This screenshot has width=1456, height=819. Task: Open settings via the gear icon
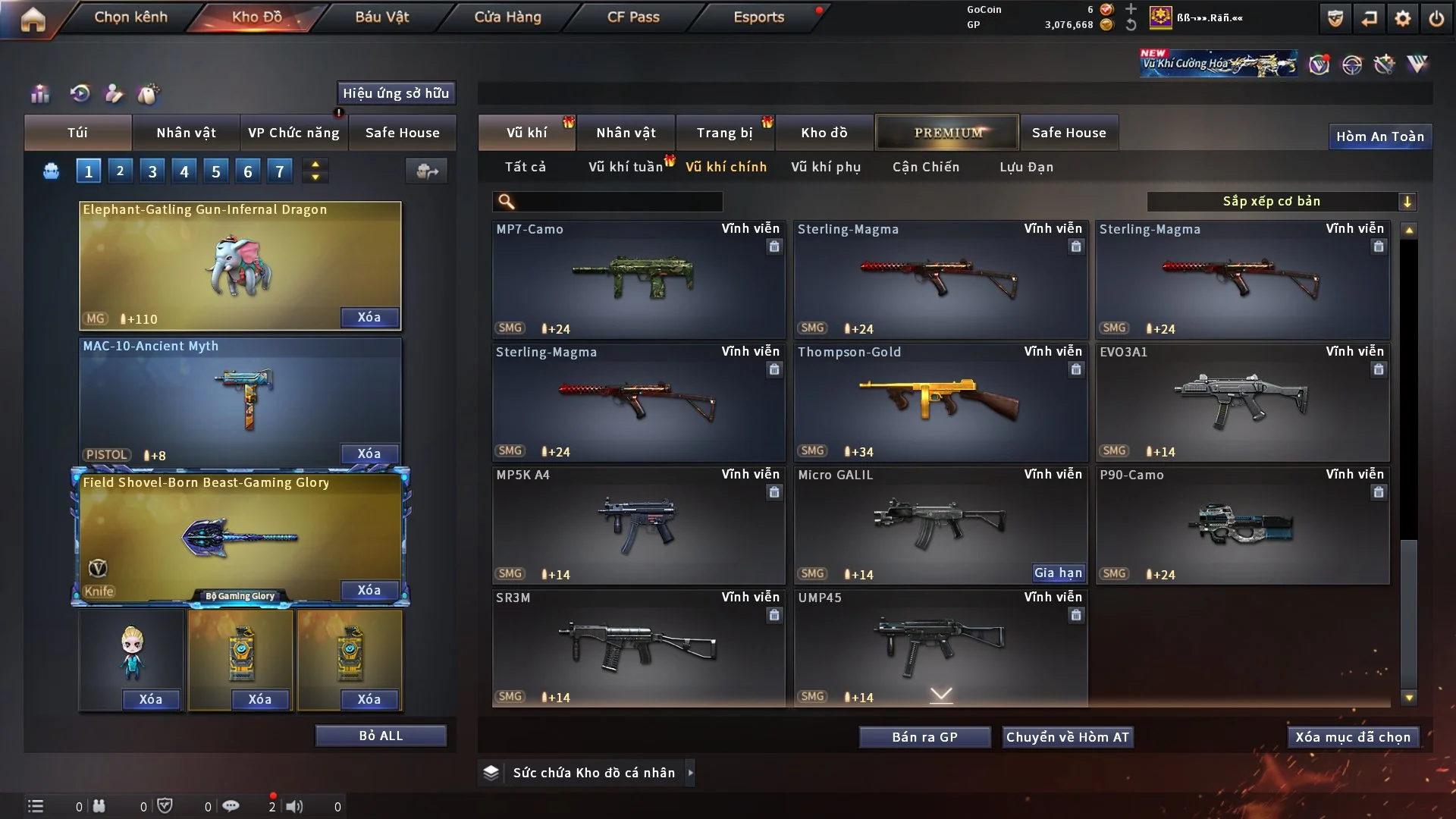click(x=1403, y=18)
